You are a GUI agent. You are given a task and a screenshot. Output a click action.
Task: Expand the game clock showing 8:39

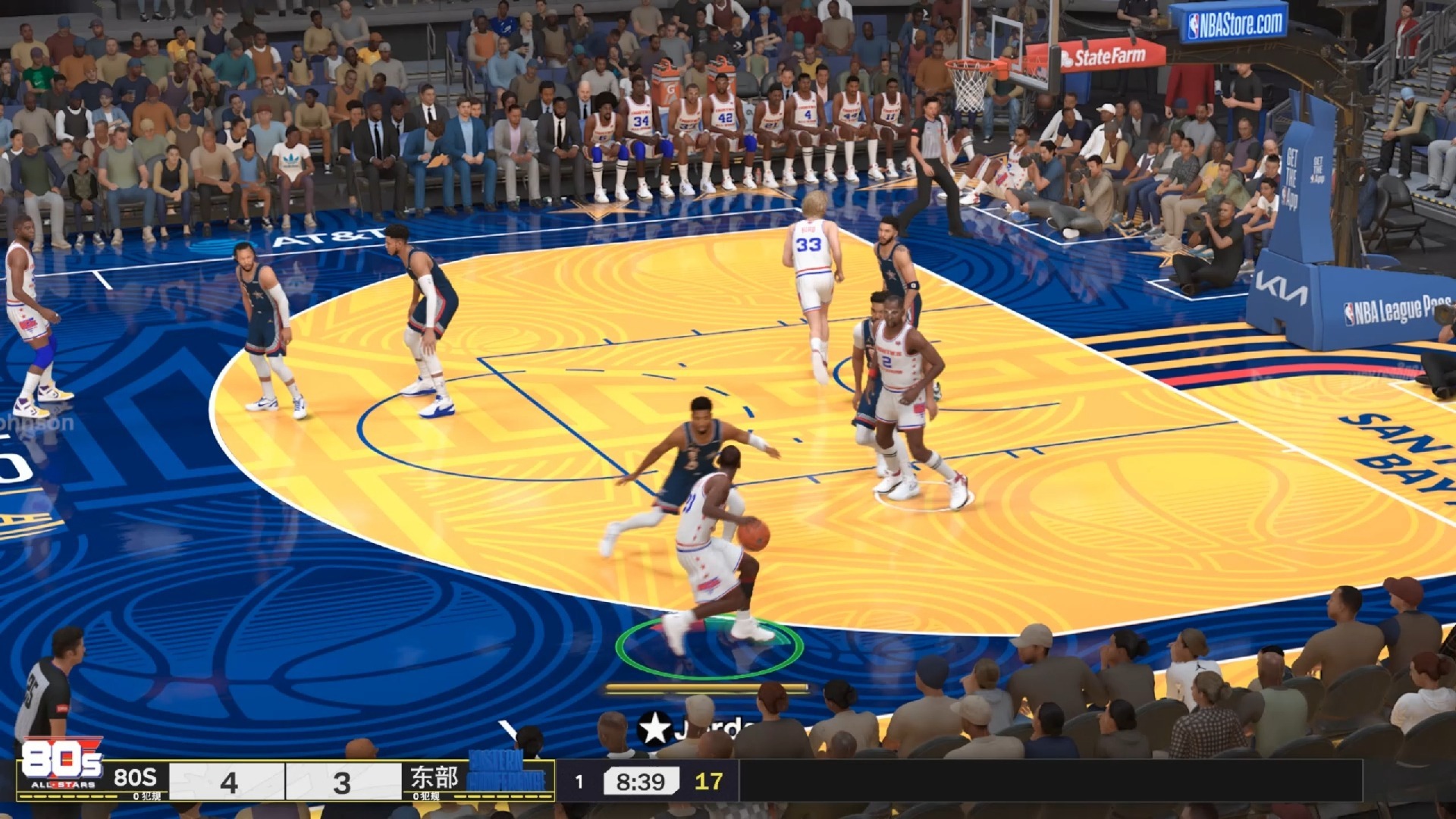pyautogui.click(x=641, y=780)
